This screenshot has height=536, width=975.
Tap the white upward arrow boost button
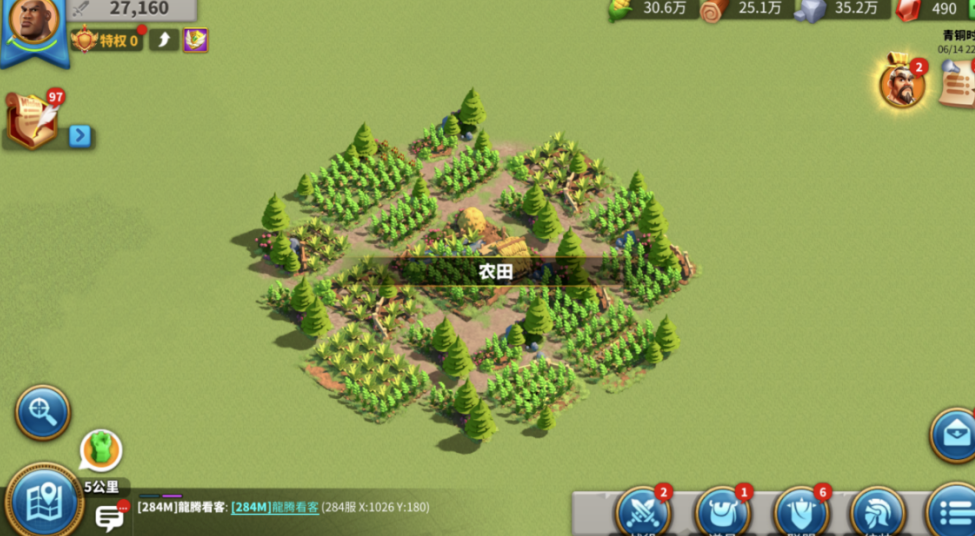pyautogui.click(x=164, y=40)
